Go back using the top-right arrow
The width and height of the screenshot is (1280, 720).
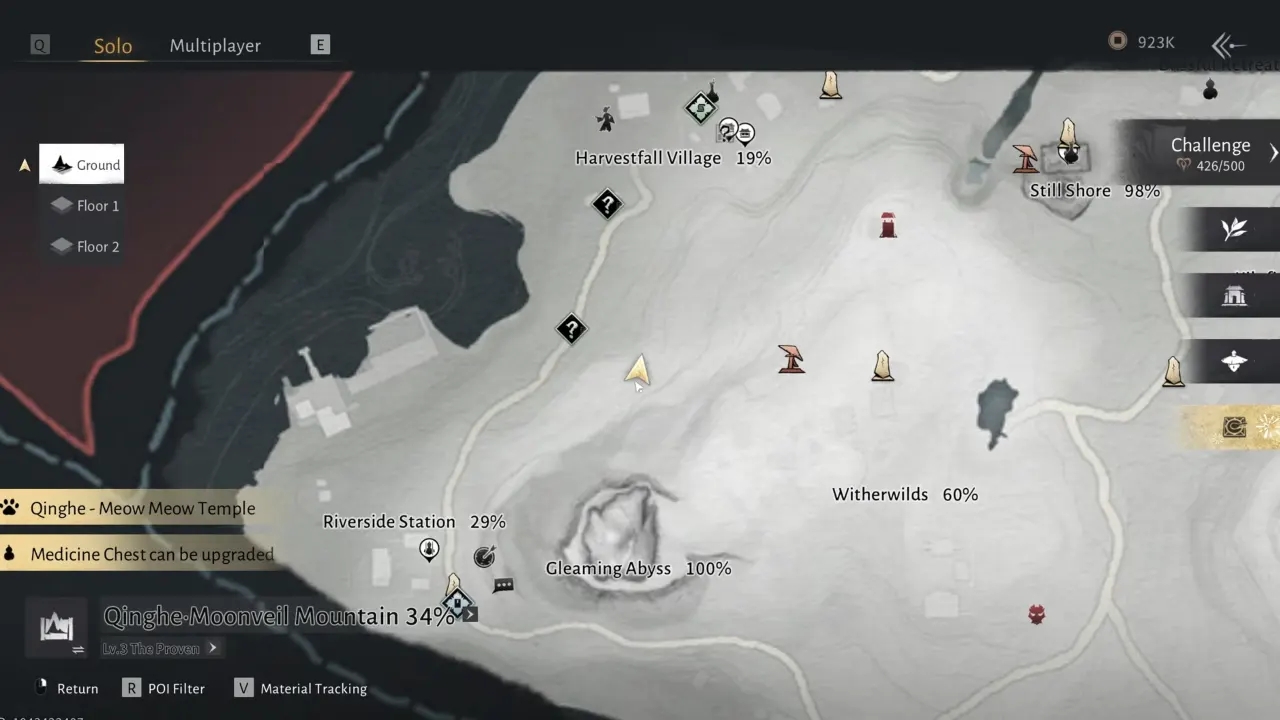pos(1228,45)
